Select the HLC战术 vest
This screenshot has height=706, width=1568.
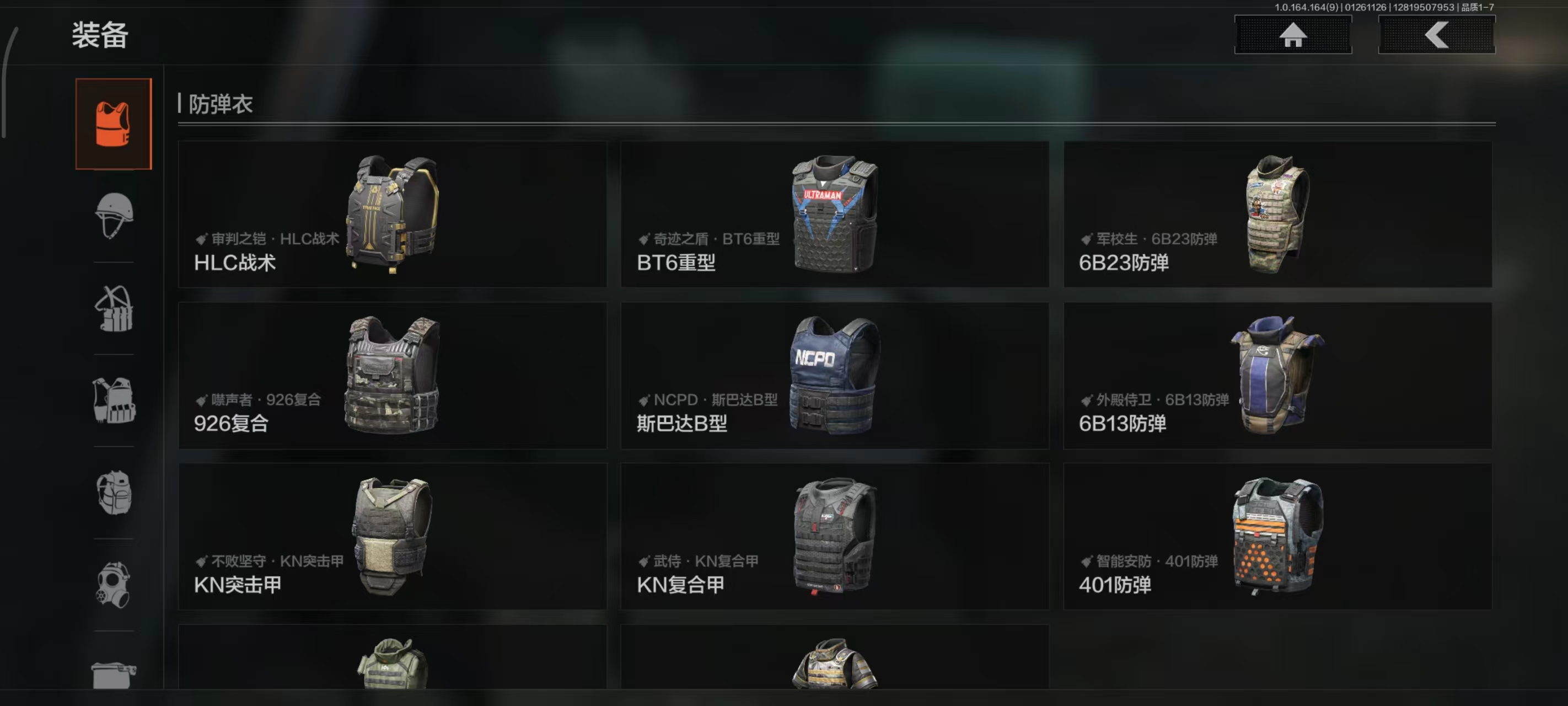click(391, 215)
